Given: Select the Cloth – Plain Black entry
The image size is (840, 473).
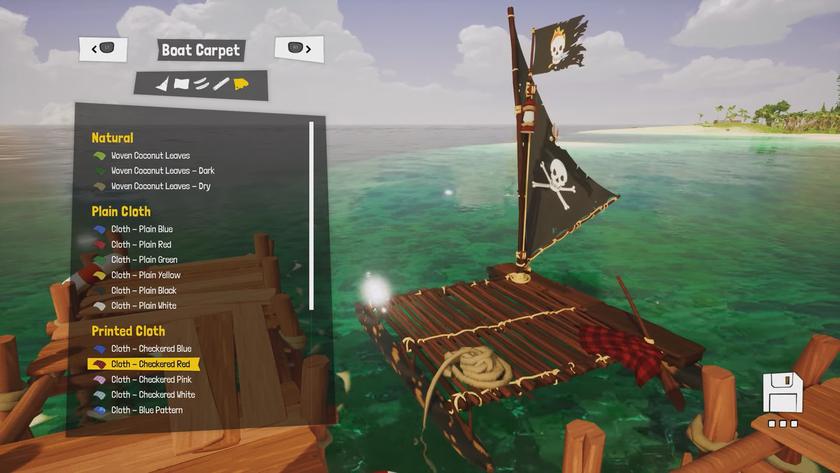Looking at the screenshot, I should 143,290.
